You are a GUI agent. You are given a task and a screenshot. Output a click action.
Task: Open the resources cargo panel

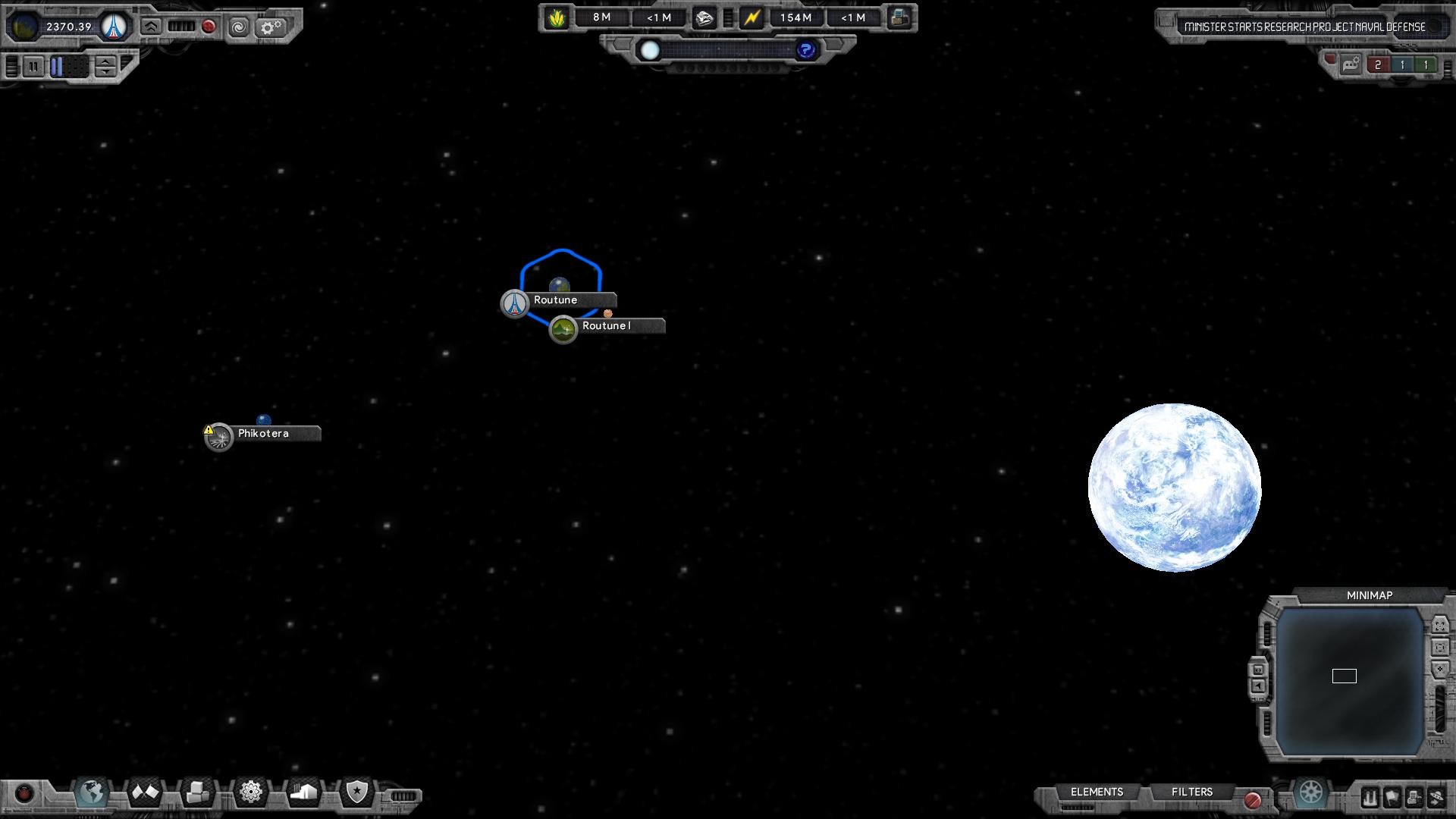point(198,792)
